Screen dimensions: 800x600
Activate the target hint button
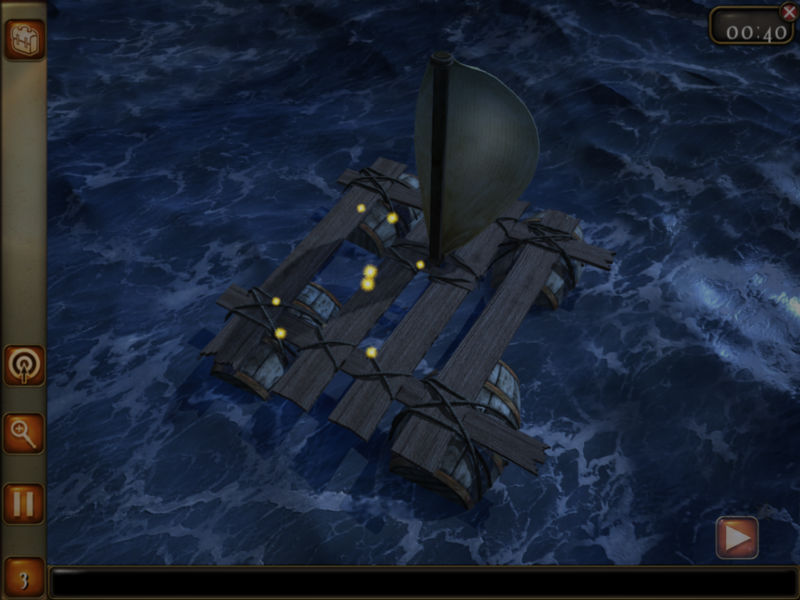(24, 366)
